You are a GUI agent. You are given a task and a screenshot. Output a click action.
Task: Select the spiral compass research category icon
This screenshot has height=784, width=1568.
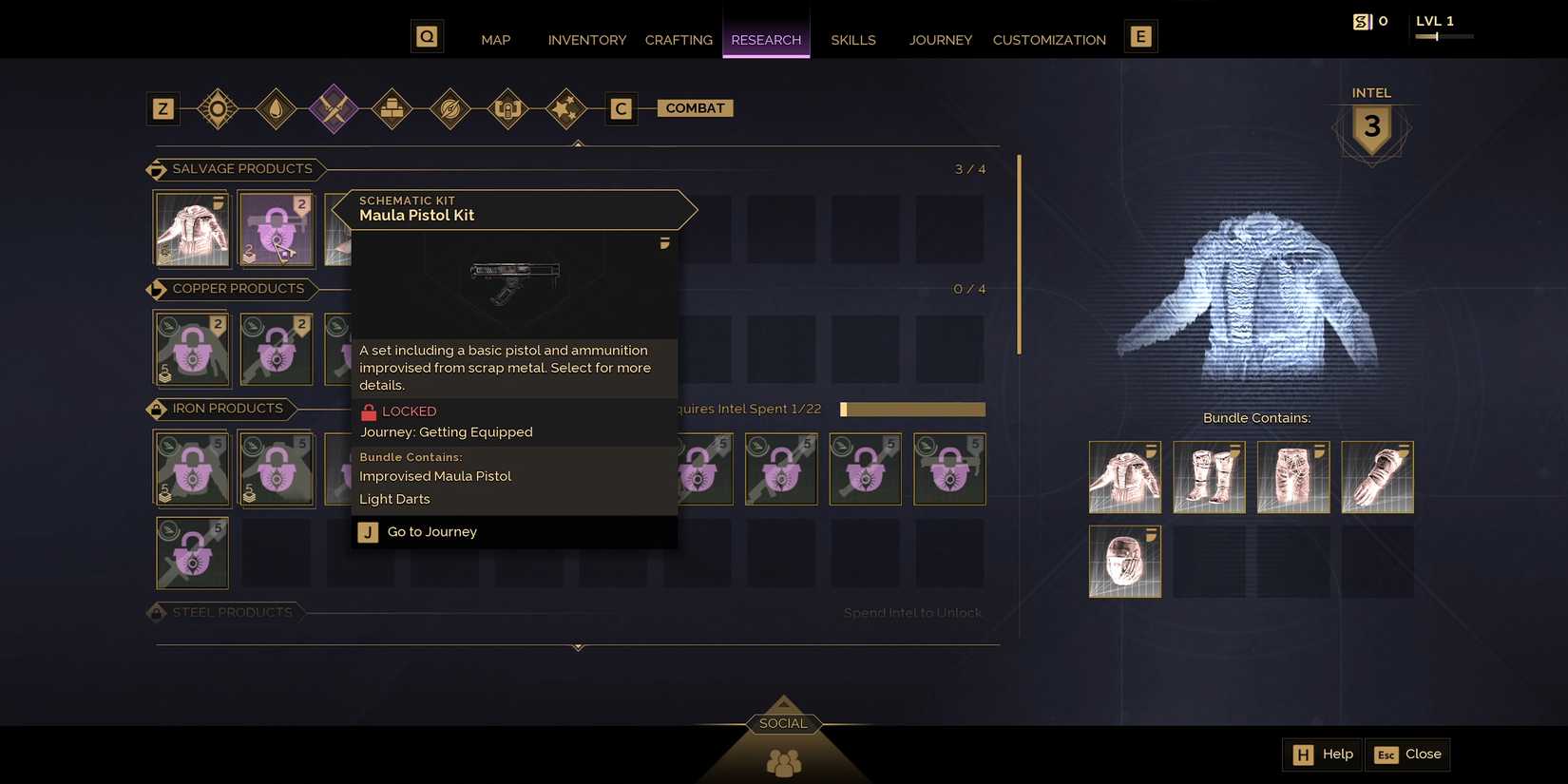pos(449,108)
